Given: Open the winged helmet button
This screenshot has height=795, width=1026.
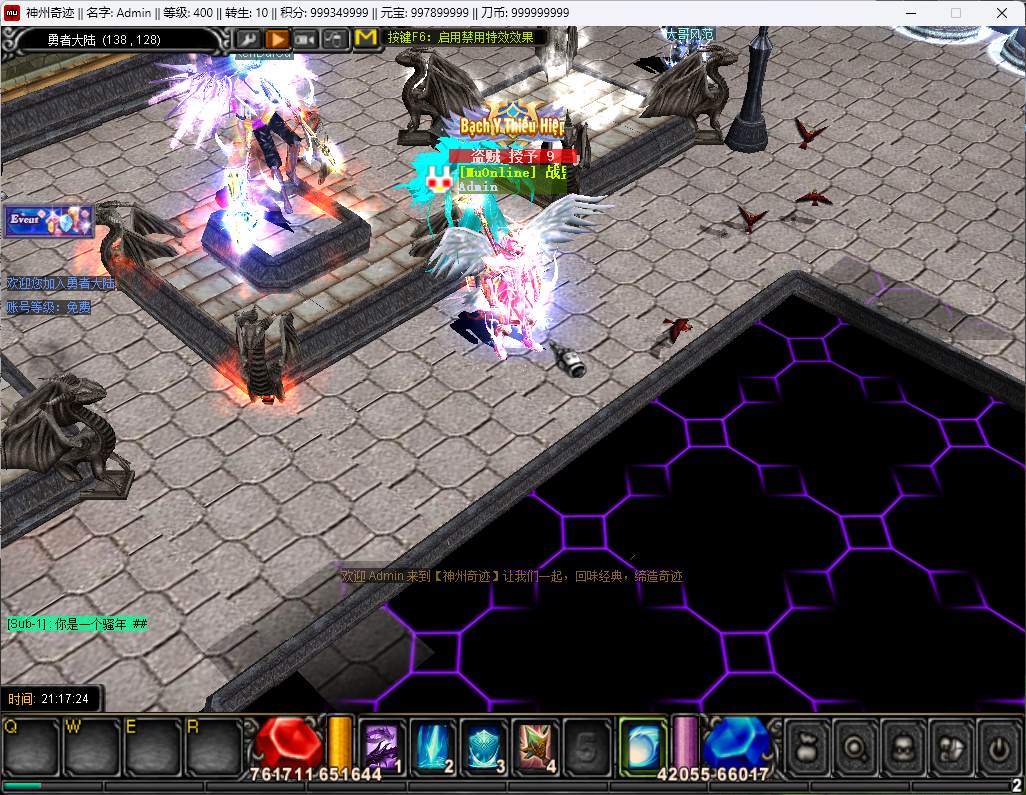Looking at the screenshot, I should pyautogui.click(x=950, y=746).
